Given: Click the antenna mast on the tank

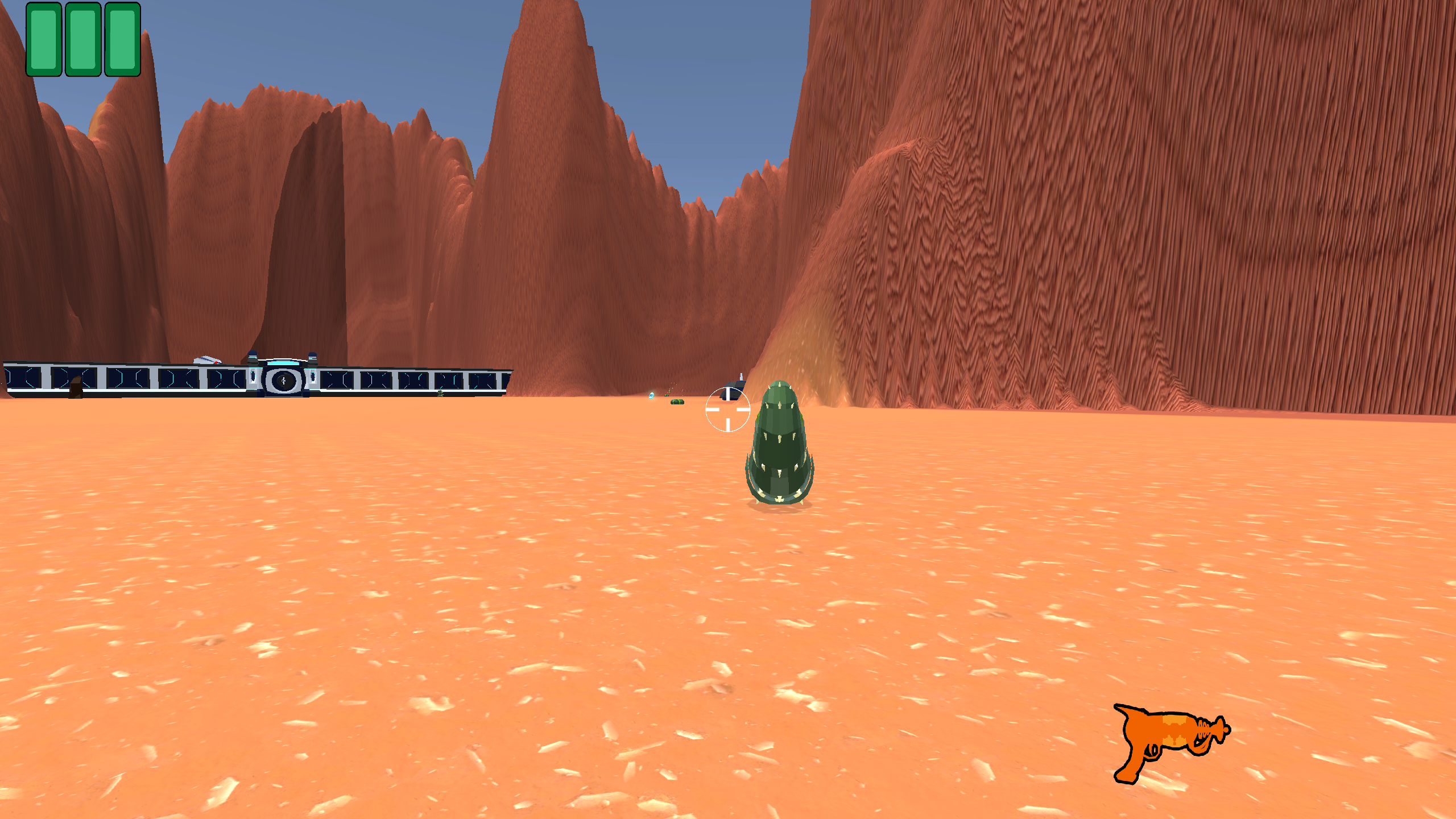Looking at the screenshot, I should coord(741,377).
